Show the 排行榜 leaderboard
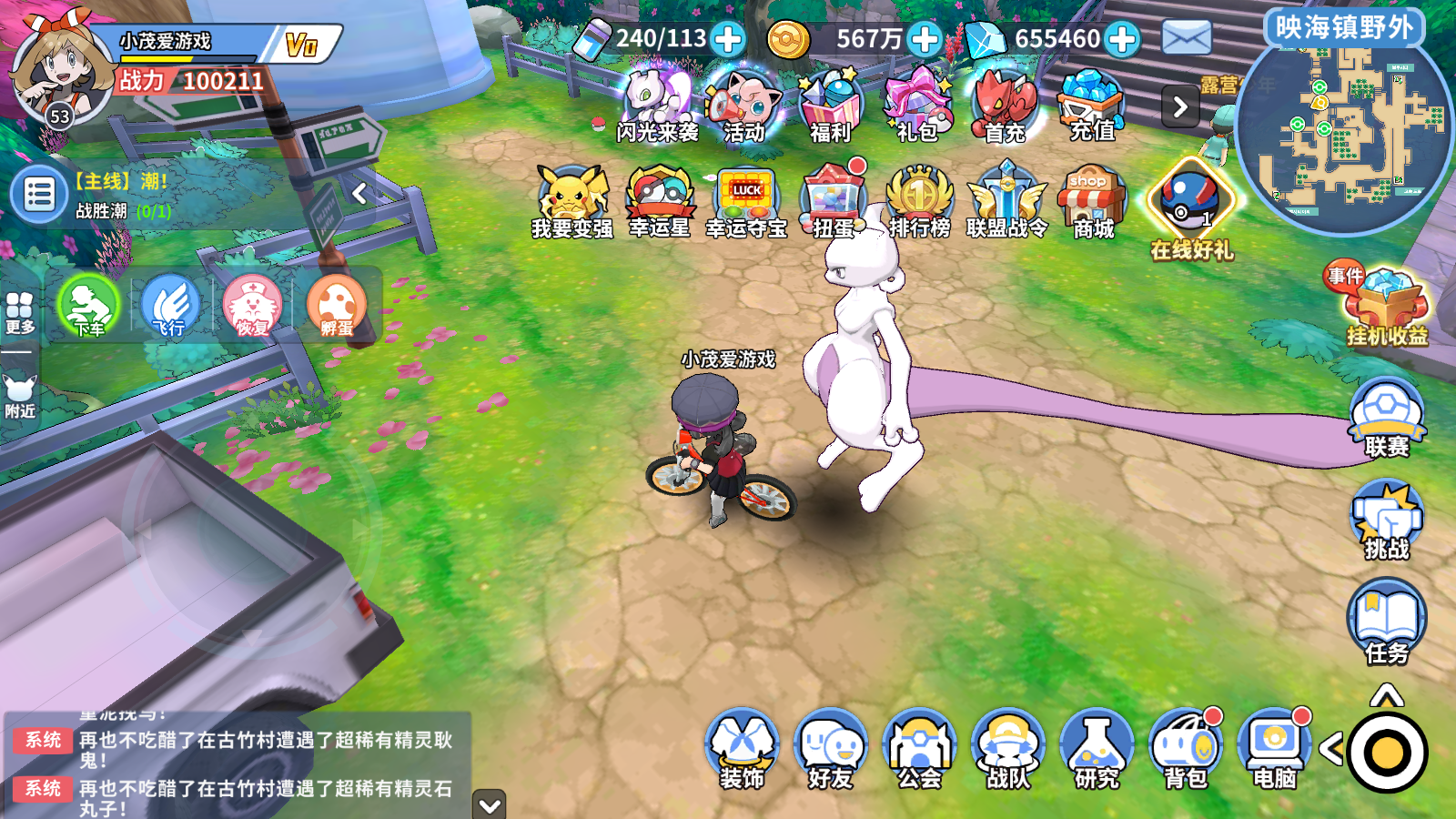This screenshot has height=819, width=1456. coord(919,202)
